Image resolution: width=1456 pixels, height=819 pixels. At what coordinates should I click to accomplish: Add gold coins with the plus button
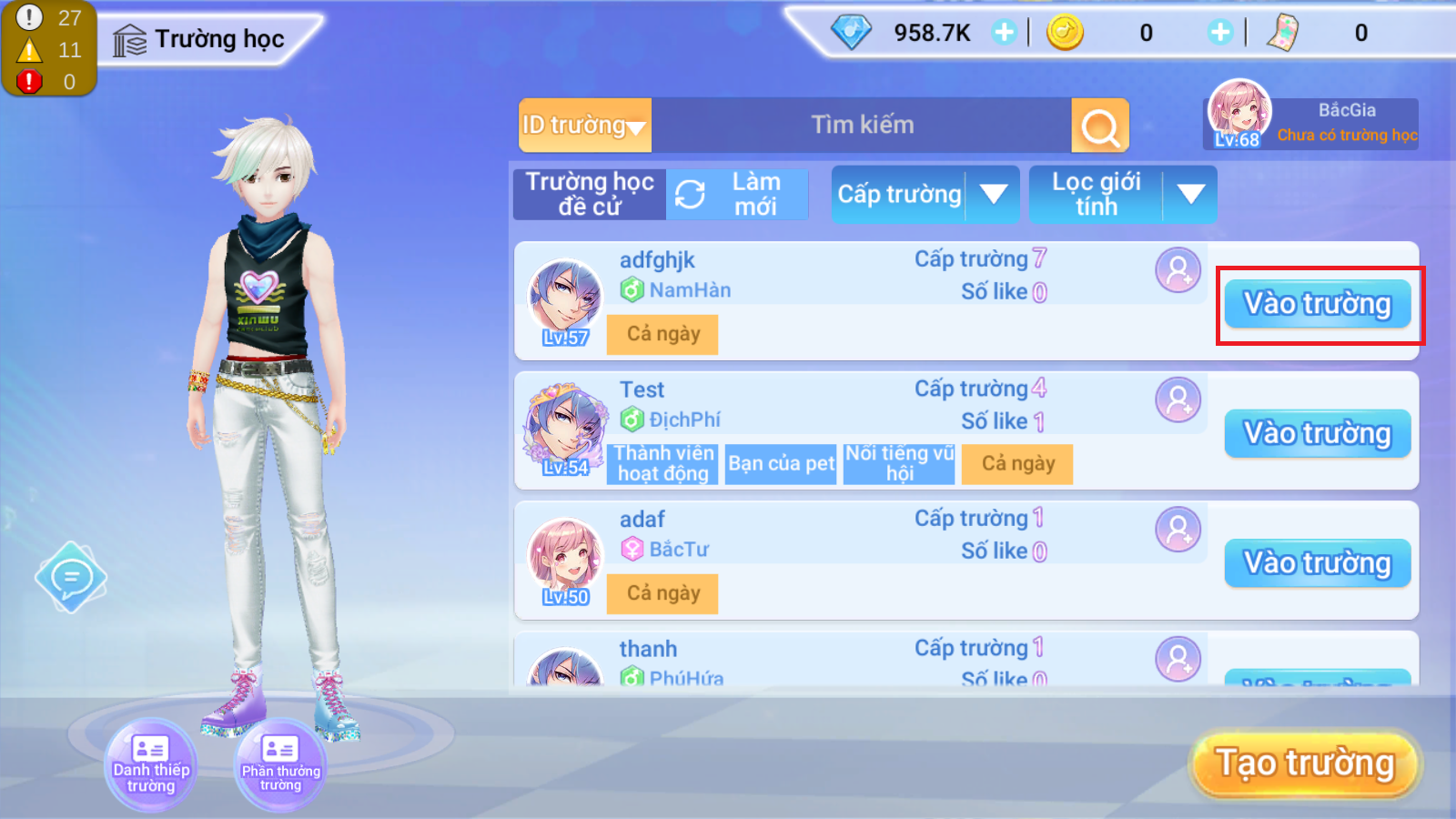pyautogui.click(x=1219, y=33)
